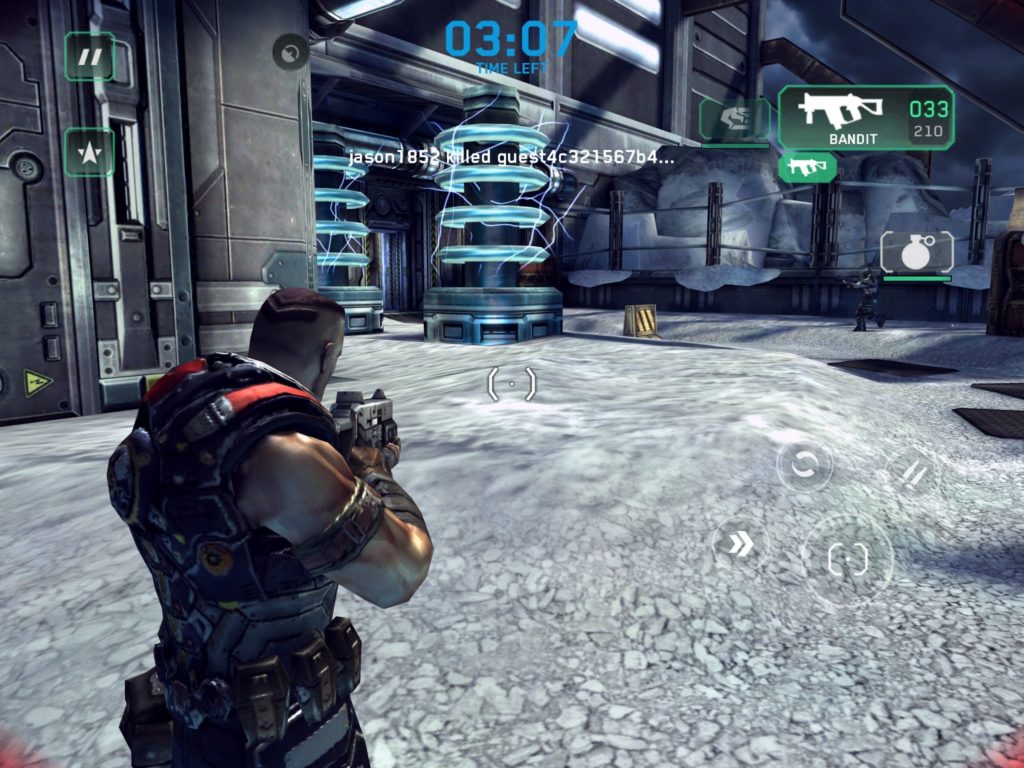
Task: Switch weapon via the small green gun icon
Action: point(807,167)
